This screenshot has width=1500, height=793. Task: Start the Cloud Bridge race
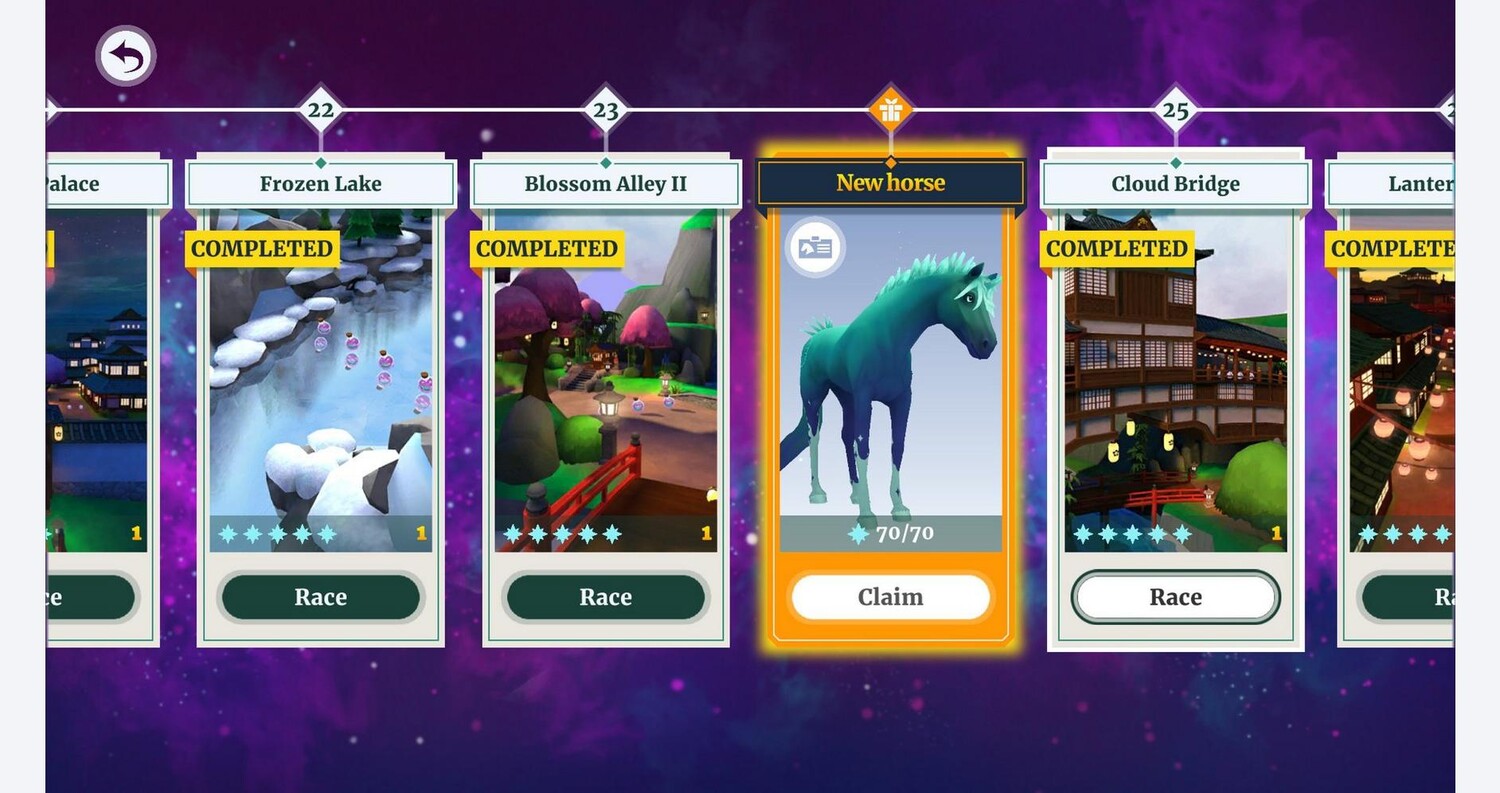click(1175, 597)
